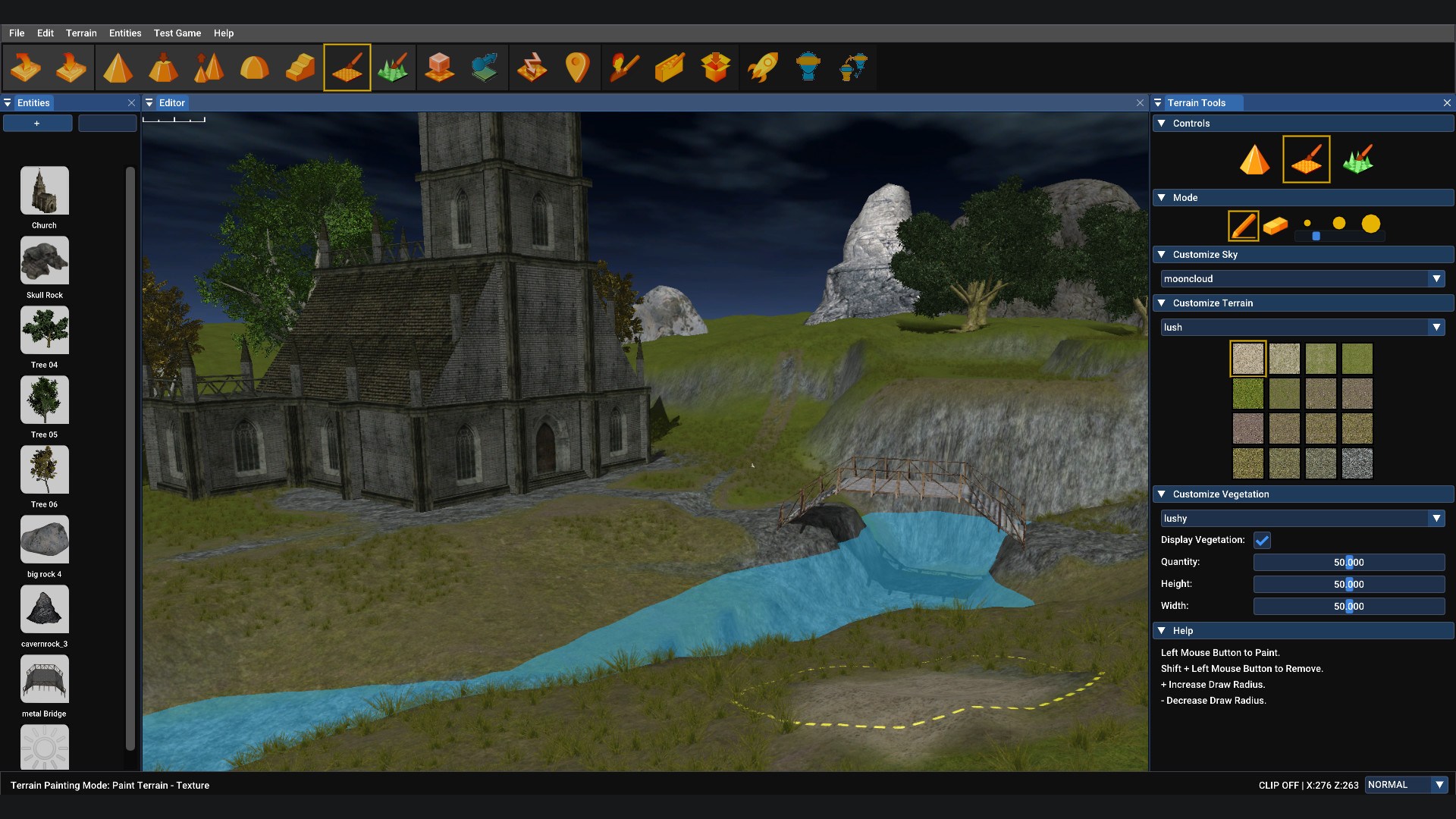Open the lush terrain preset dropdown

pyautogui.click(x=1436, y=327)
